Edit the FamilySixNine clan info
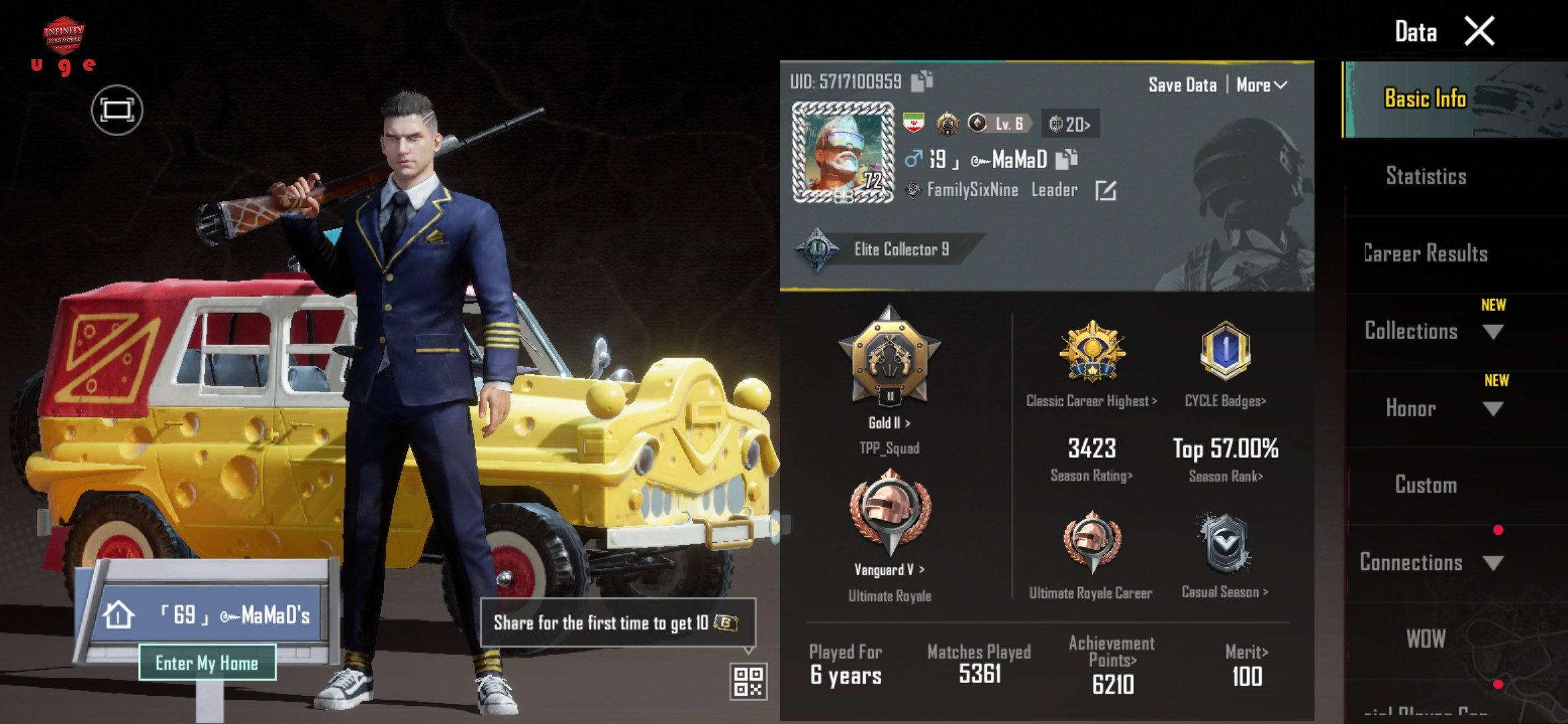The width and height of the screenshot is (1568, 724). tap(1105, 191)
